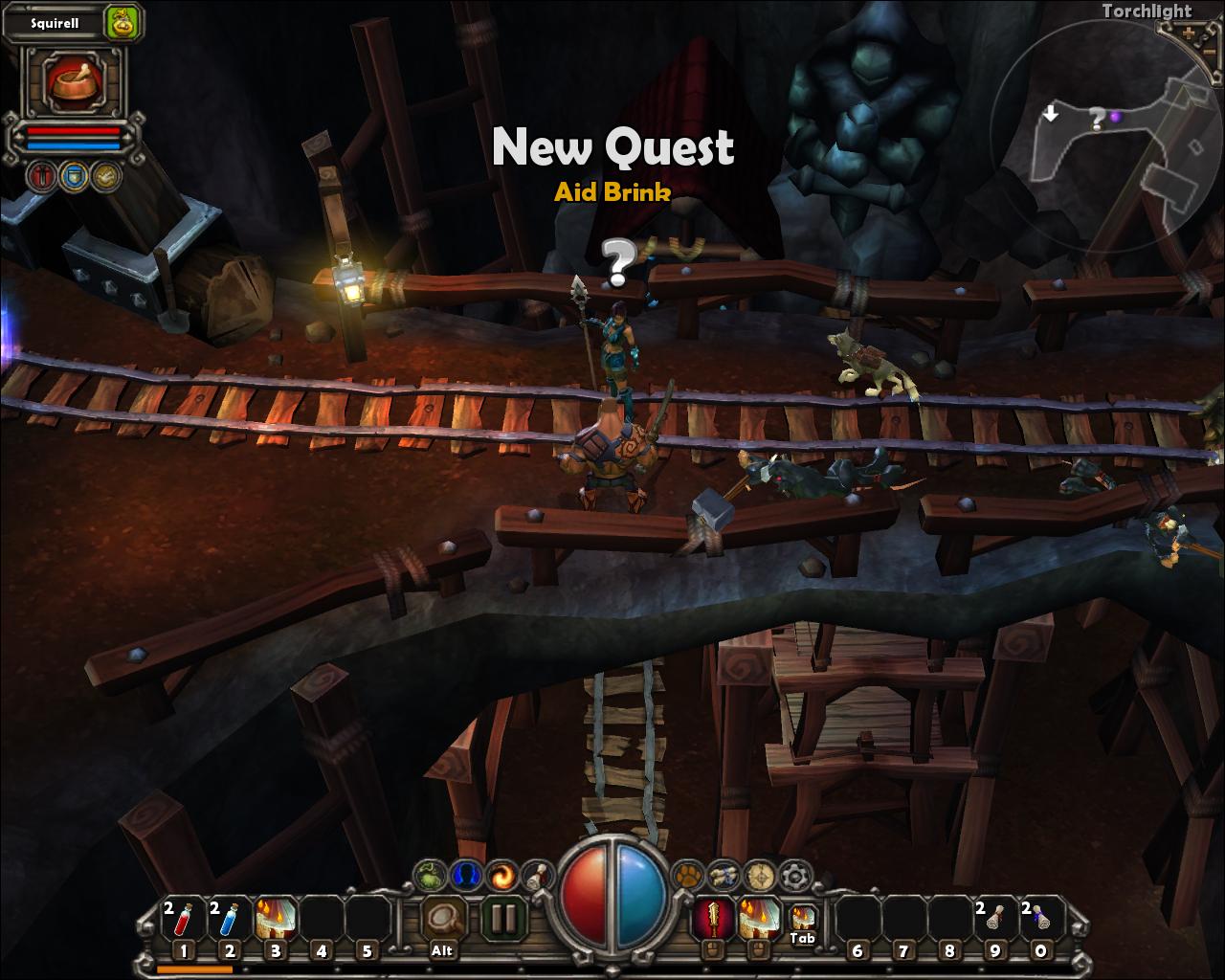Use the blue mana potion in slot 2
The width and height of the screenshot is (1225, 980).
[x=229, y=921]
